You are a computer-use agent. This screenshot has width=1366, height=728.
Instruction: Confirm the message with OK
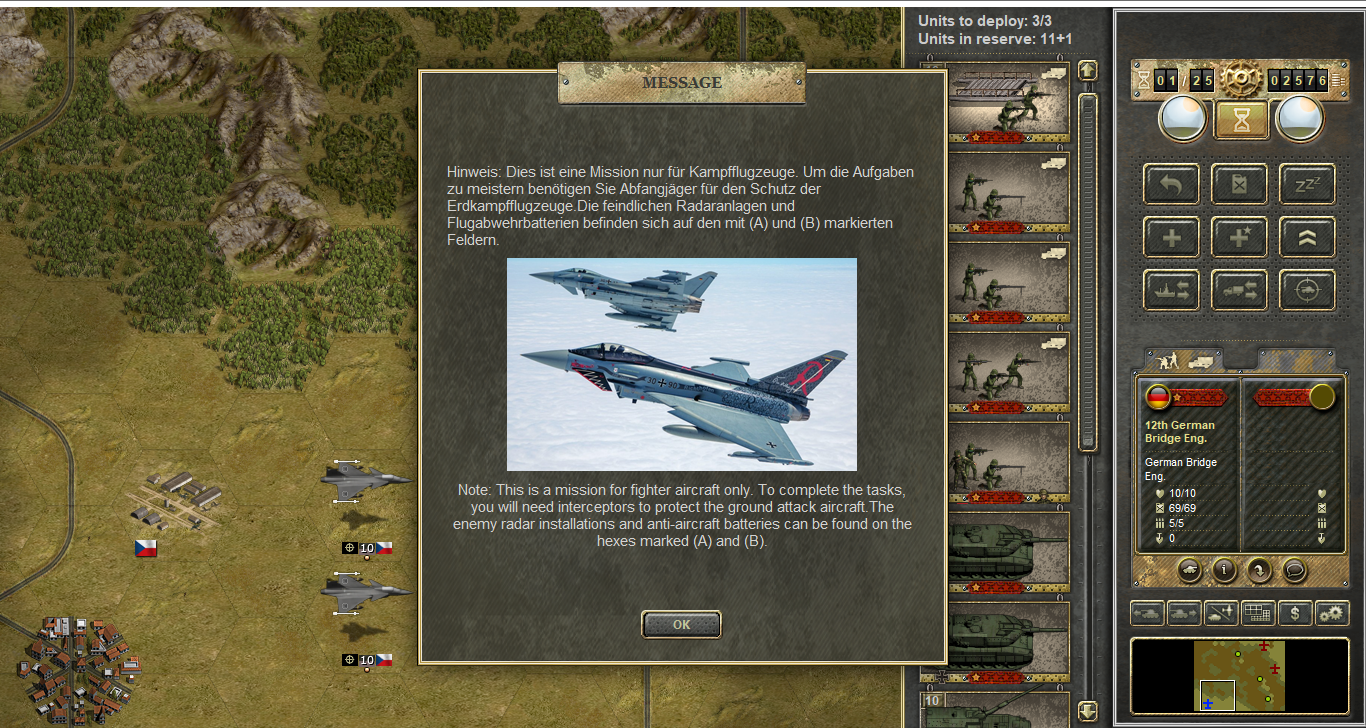pos(681,624)
